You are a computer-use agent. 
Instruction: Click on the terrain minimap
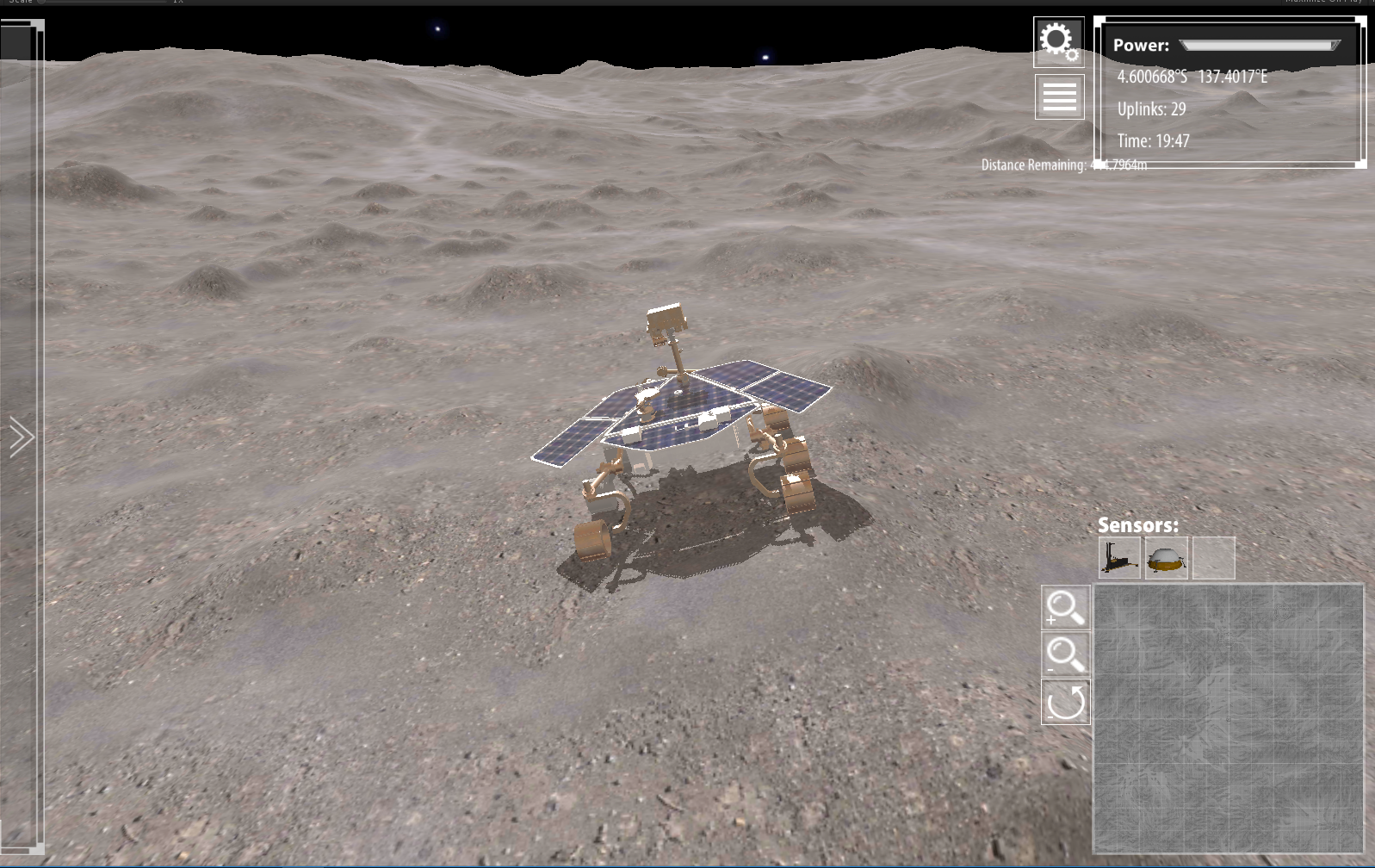(1228, 718)
